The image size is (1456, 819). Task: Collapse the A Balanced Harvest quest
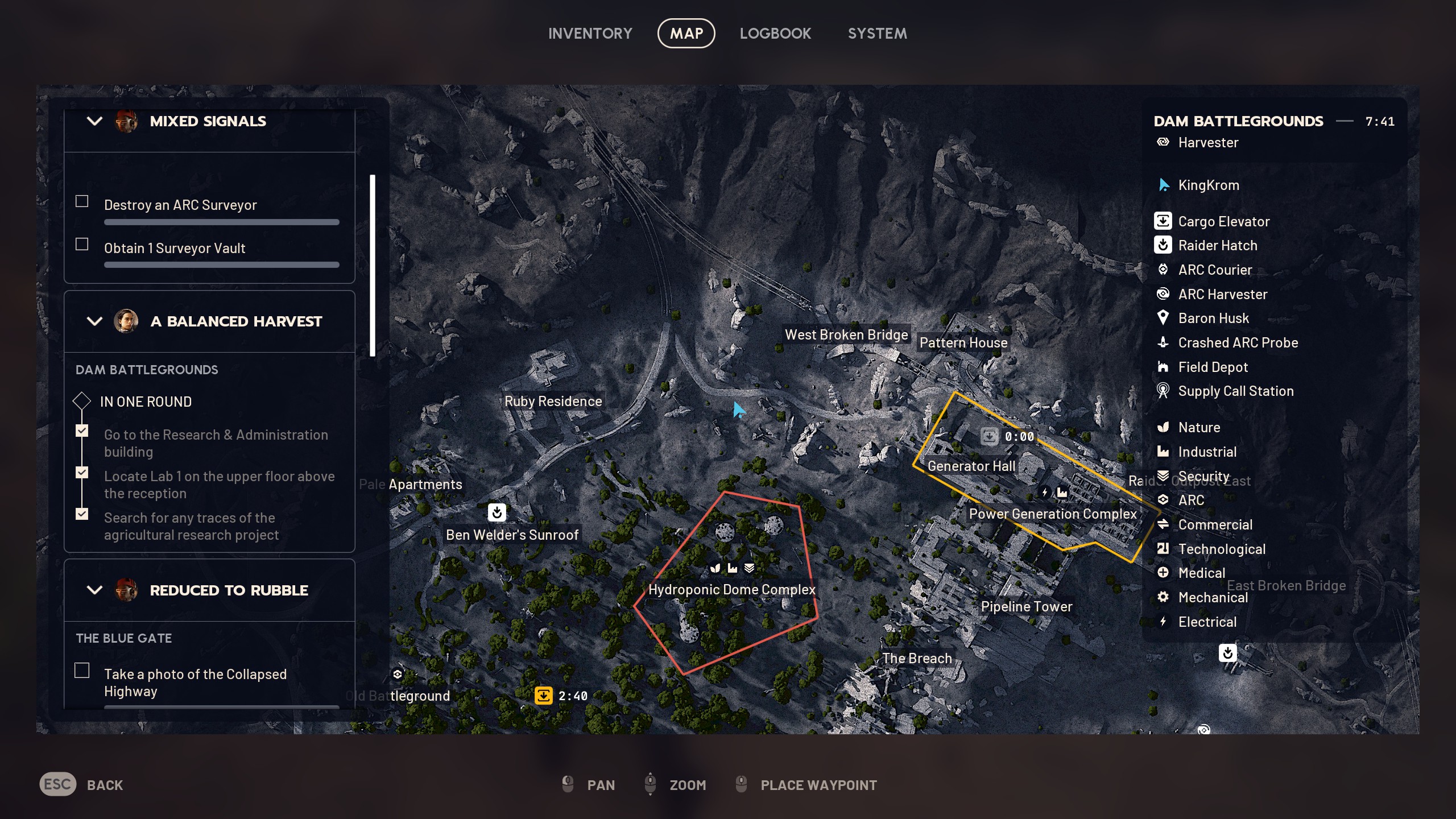coord(94,321)
